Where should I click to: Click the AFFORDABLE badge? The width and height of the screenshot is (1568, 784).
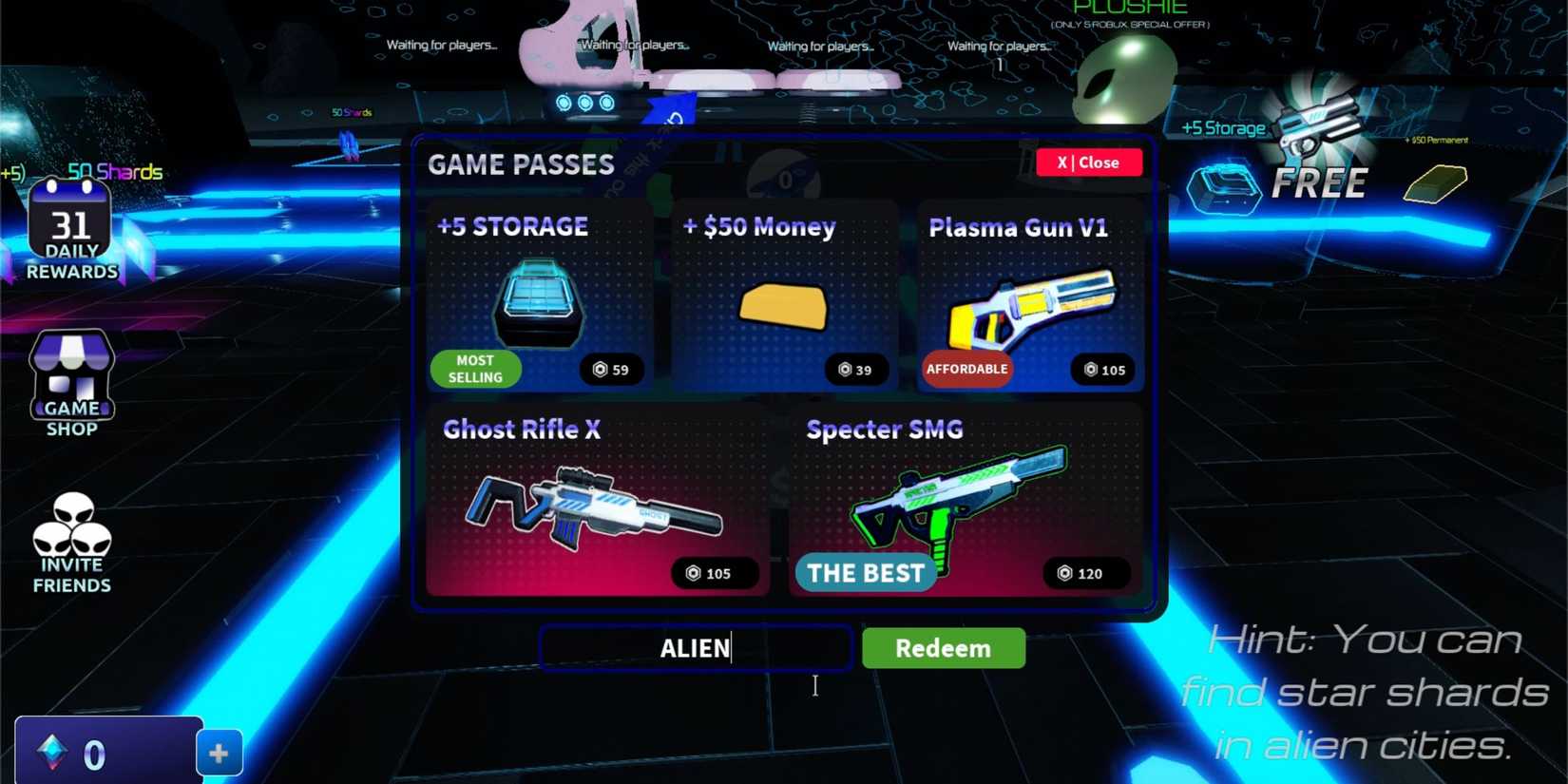[x=967, y=369]
